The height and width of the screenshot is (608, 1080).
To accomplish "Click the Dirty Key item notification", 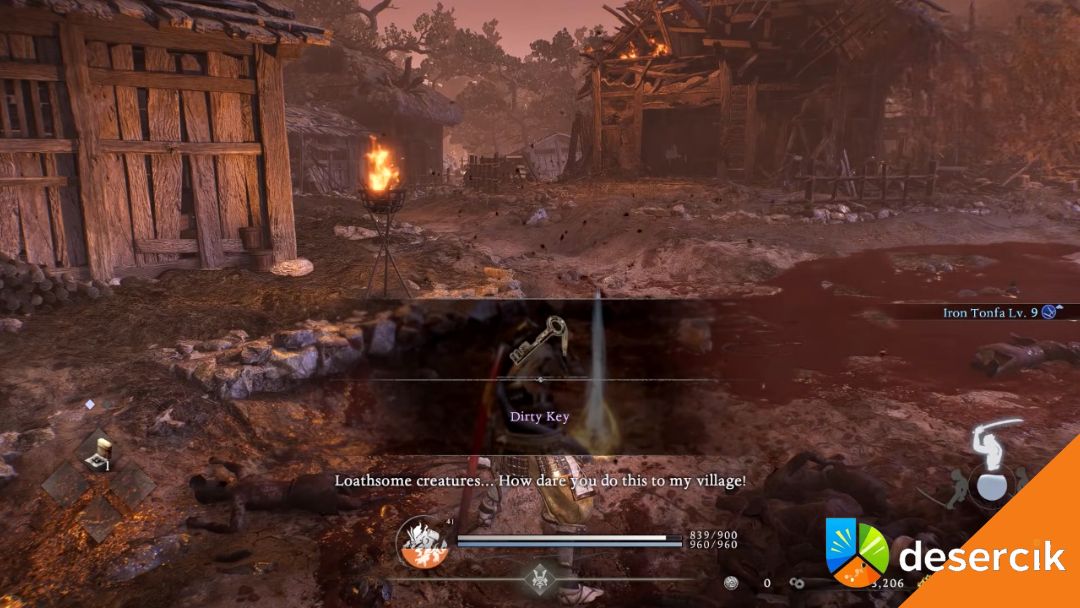I will click(541, 417).
